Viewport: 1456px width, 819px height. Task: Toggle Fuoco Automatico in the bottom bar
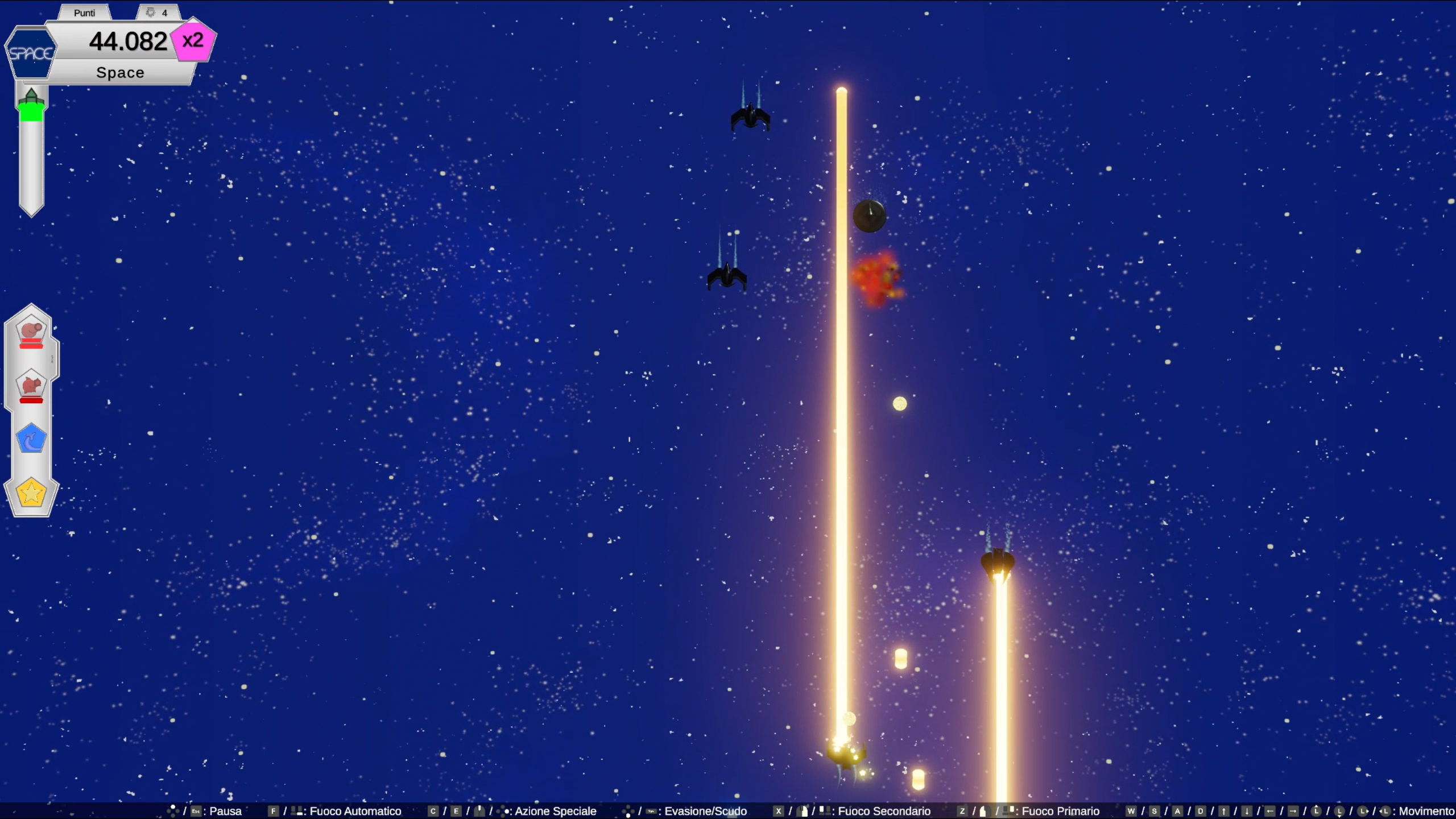354,811
